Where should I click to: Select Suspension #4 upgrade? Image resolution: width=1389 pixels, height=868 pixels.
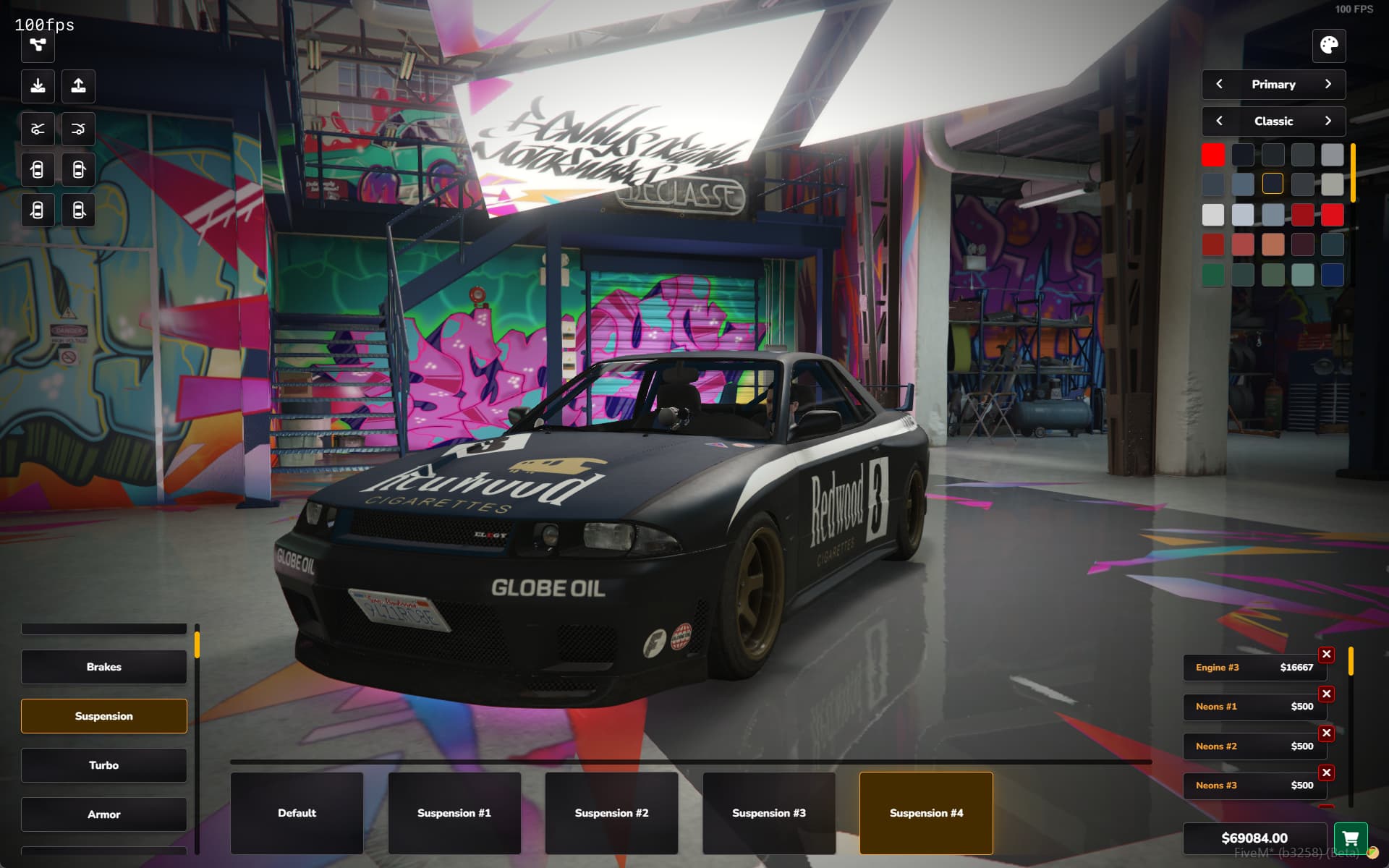pyautogui.click(x=926, y=813)
